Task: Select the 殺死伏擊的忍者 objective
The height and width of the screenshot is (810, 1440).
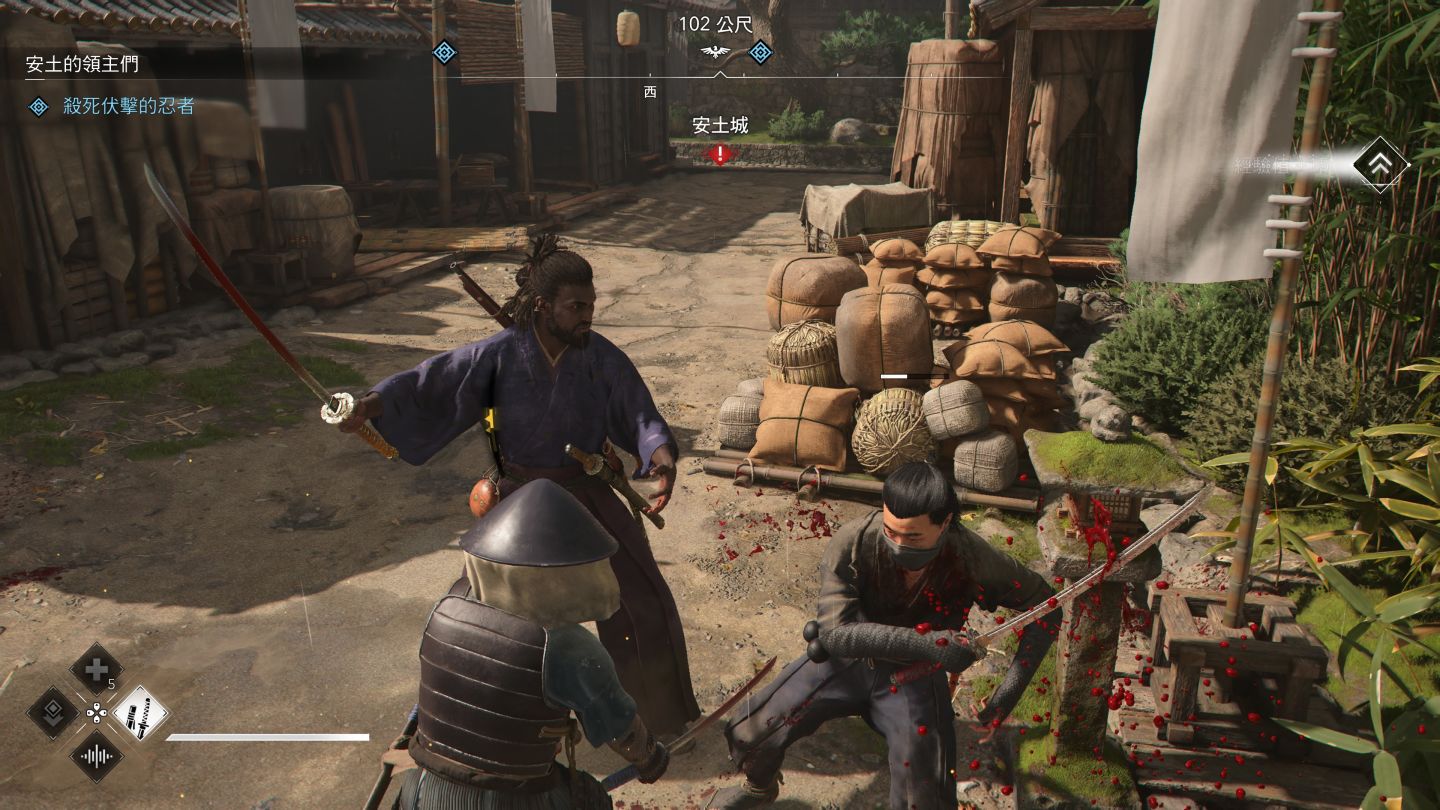Action: tap(128, 106)
